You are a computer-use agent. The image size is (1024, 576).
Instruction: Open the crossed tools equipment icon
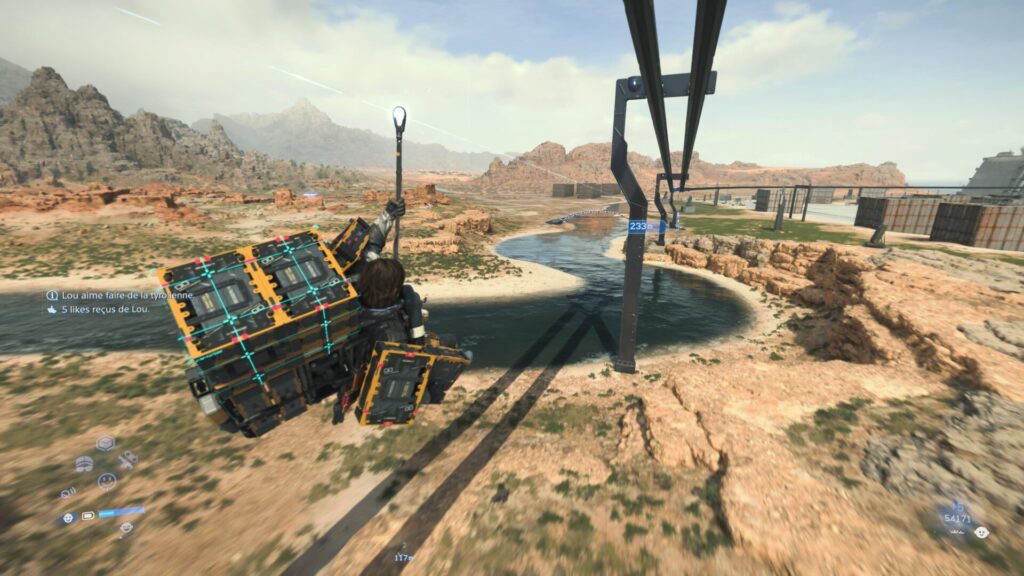[x=127, y=460]
